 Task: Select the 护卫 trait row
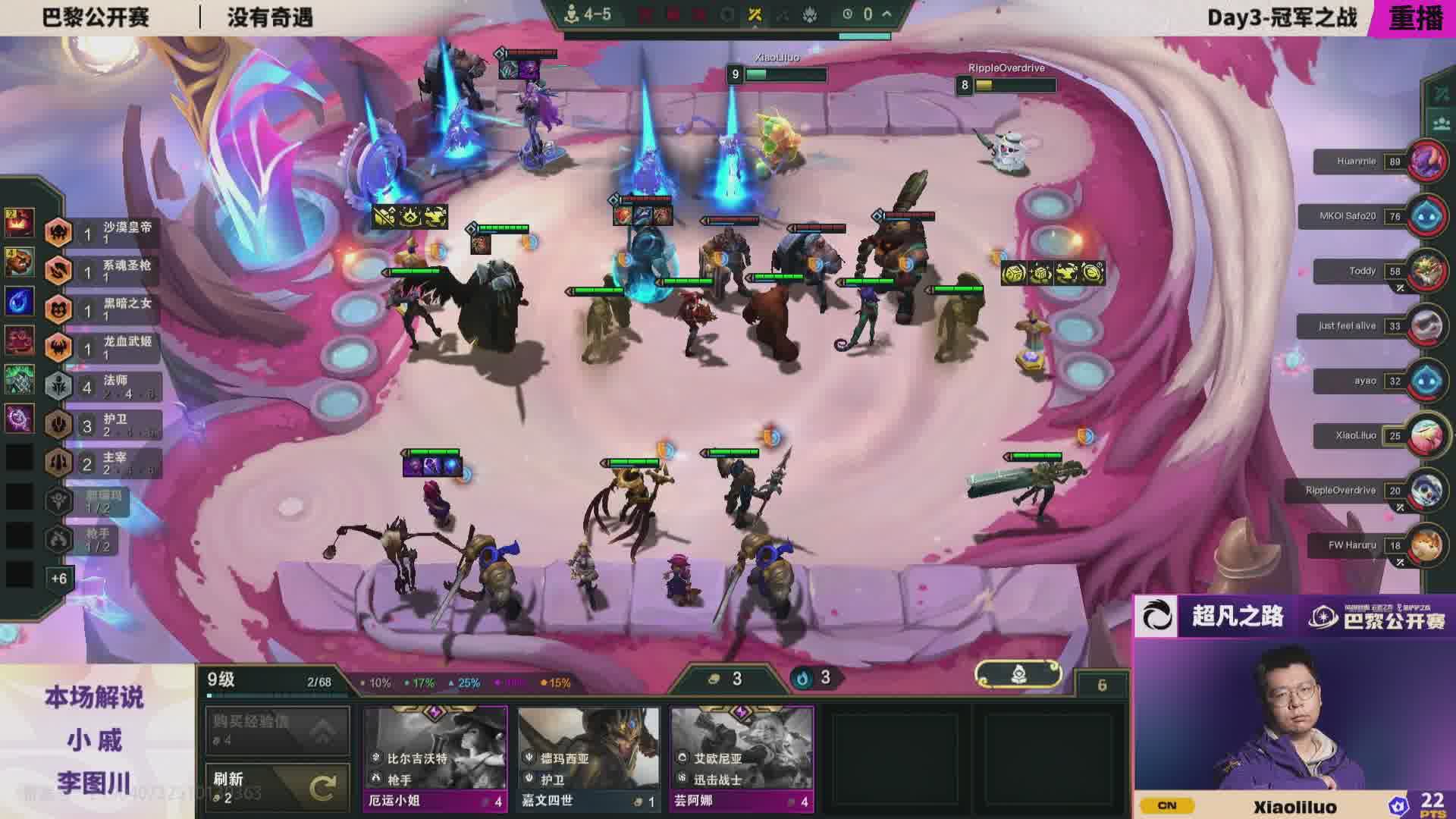[x=103, y=425]
